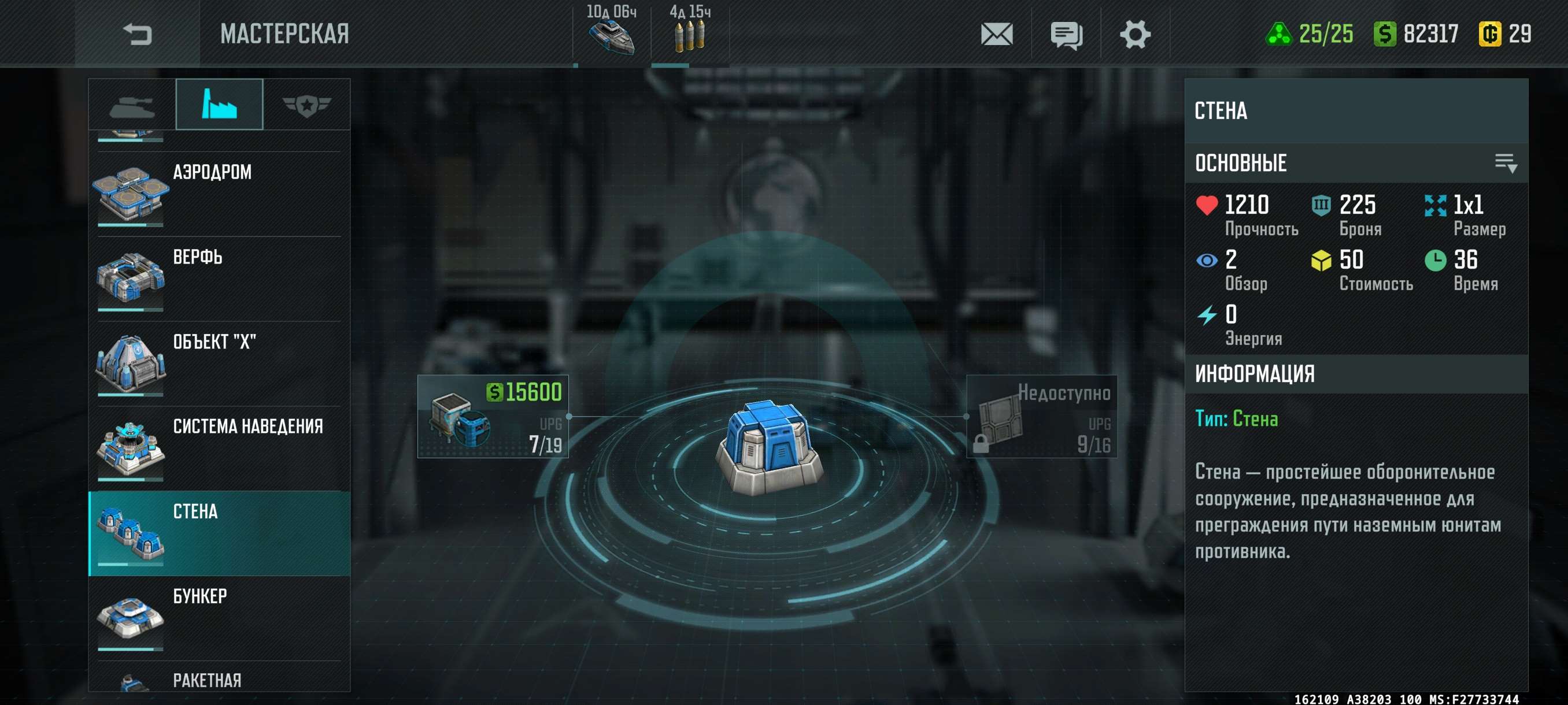The width and height of the screenshot is (1568, 705).
Task: Select Бункер in the building list
Action: [219, 617]
